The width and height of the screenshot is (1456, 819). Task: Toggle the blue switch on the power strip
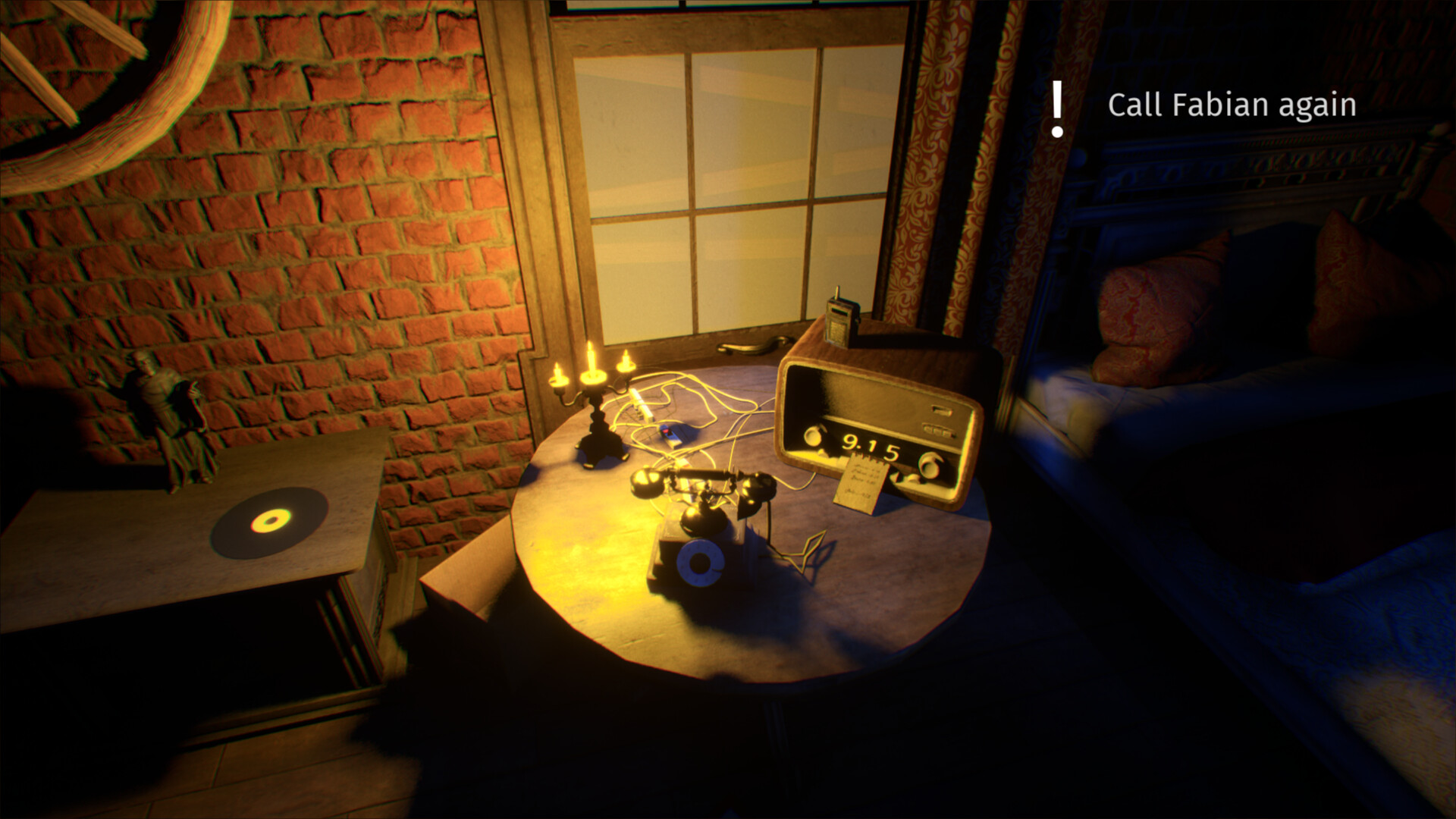click(x=666, y=431)
